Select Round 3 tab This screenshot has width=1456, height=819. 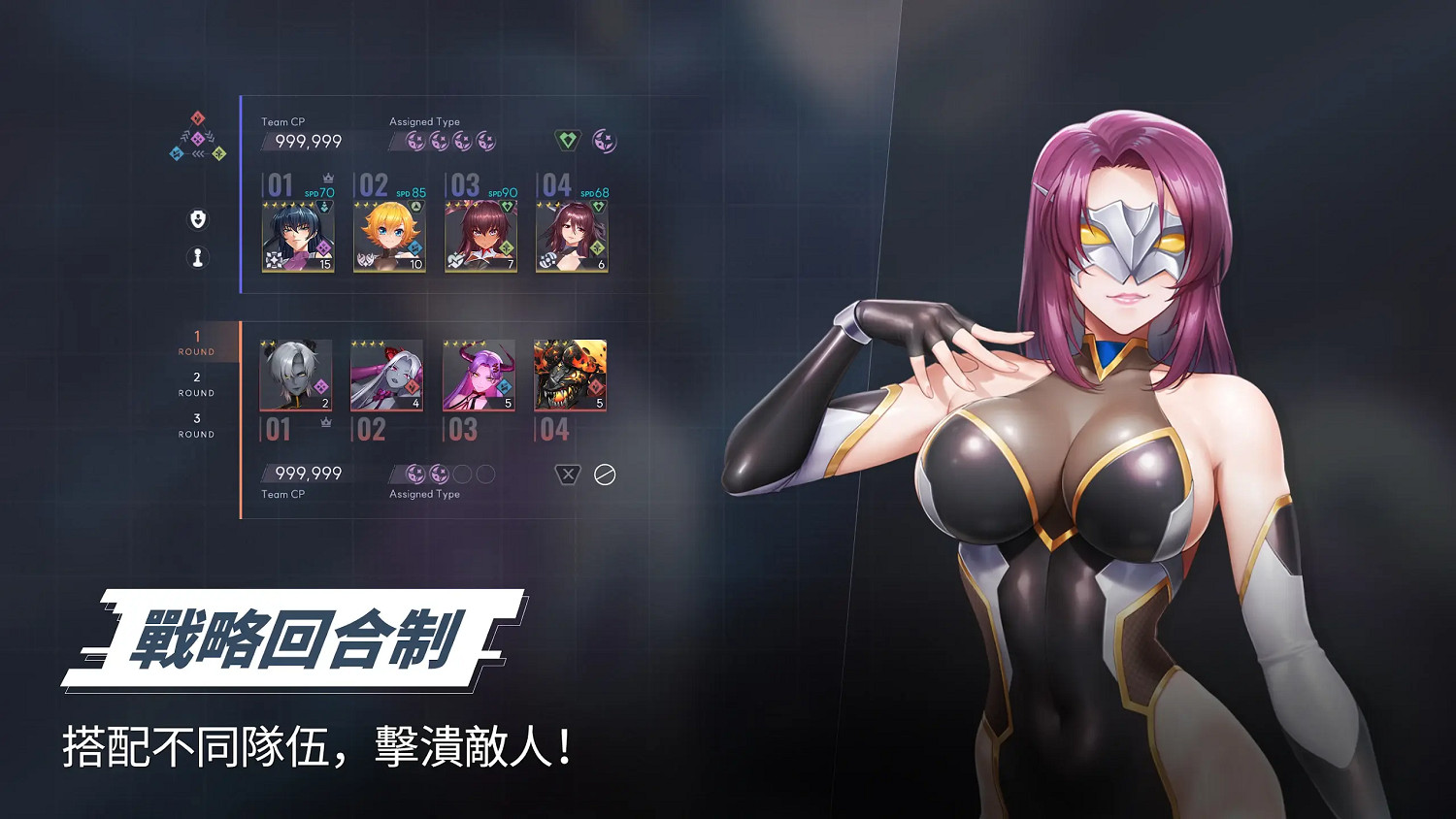pos(196,426)
